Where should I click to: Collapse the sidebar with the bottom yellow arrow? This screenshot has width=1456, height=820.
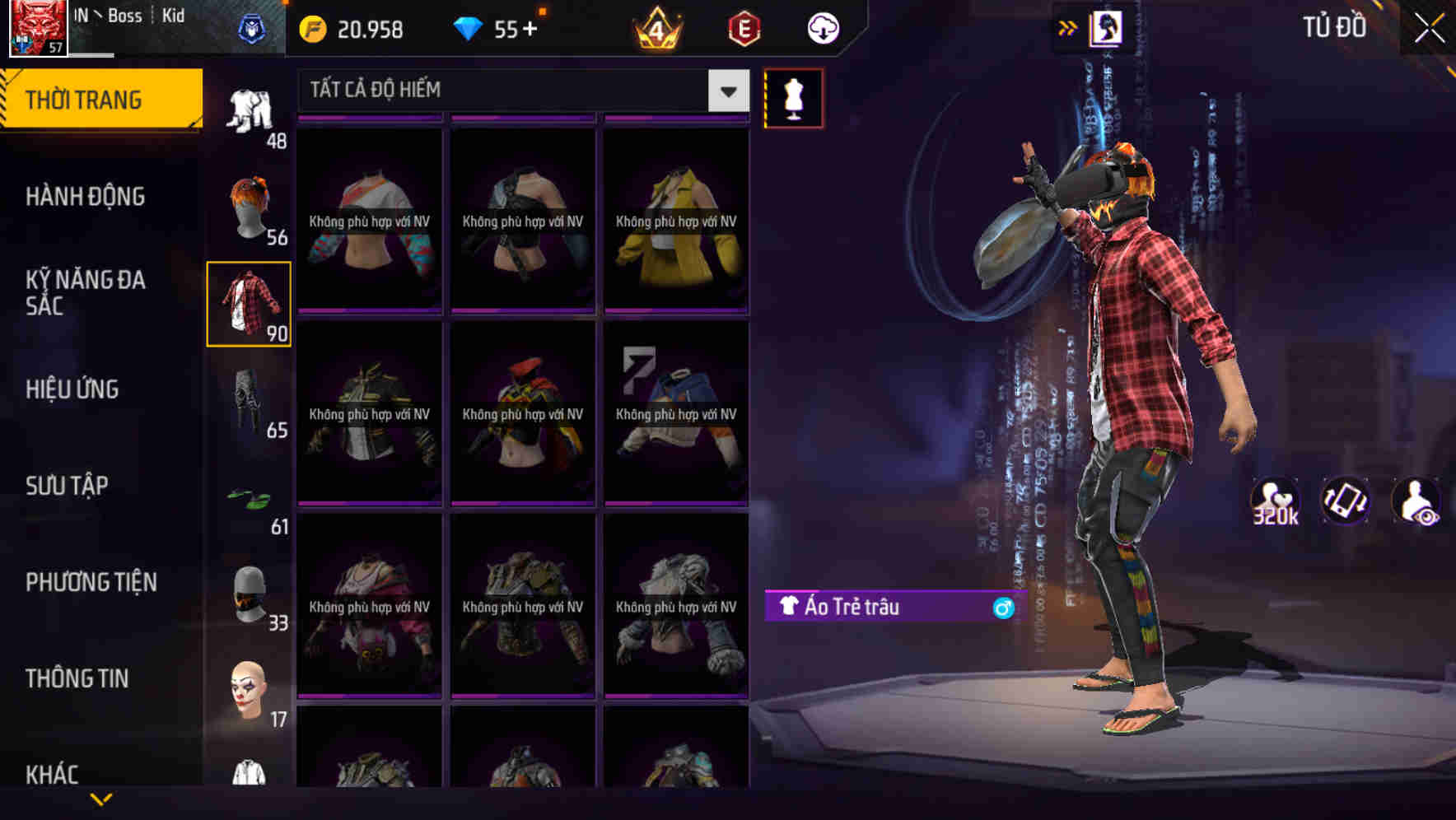click(x=103, y=797)
